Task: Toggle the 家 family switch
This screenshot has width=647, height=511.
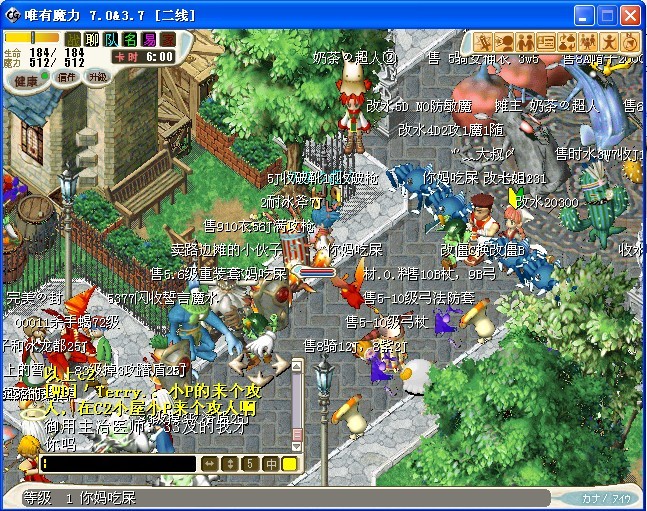Action: click(168, 39)
